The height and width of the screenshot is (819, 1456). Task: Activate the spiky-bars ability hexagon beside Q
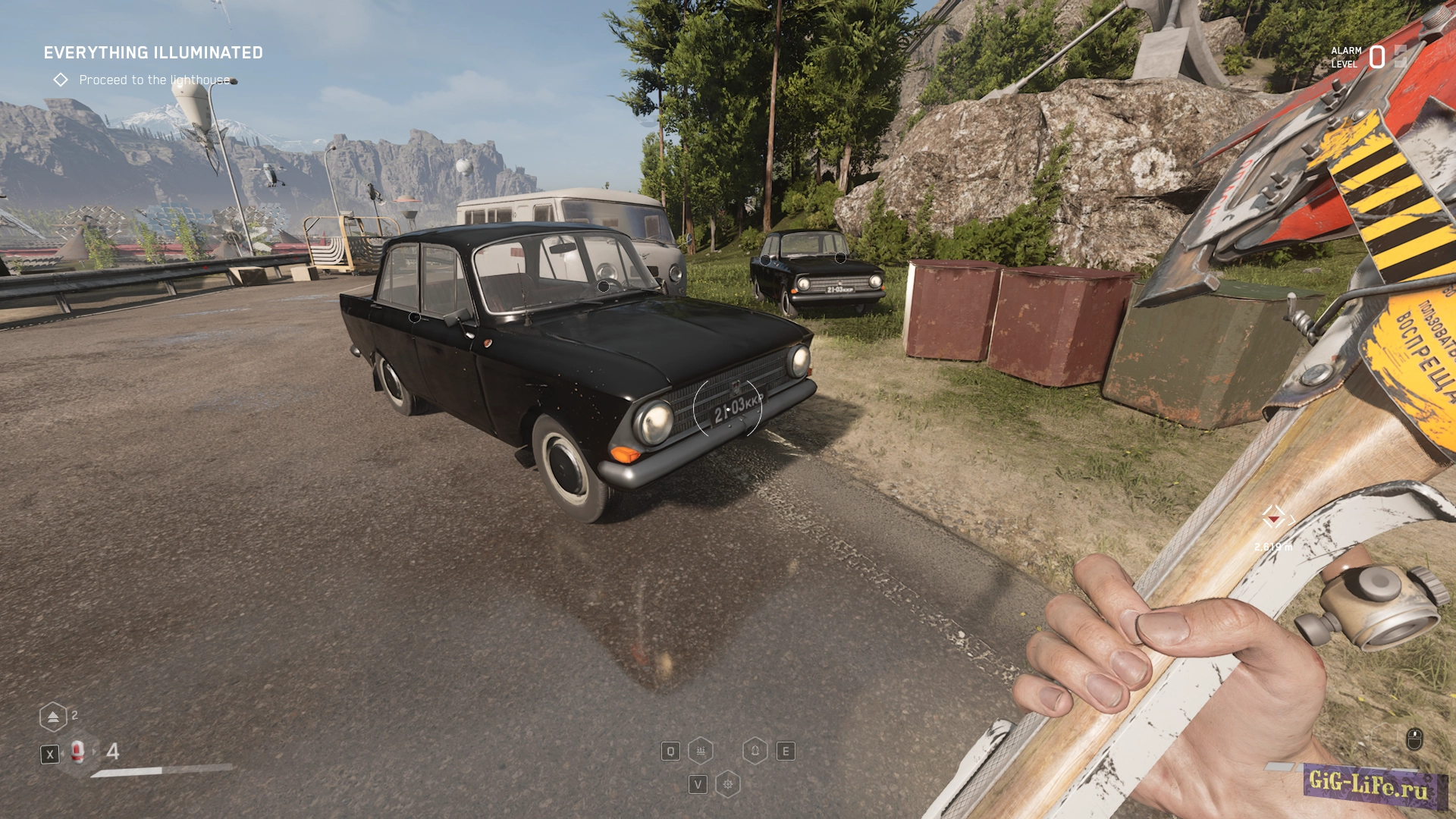(x=701, y=751)
